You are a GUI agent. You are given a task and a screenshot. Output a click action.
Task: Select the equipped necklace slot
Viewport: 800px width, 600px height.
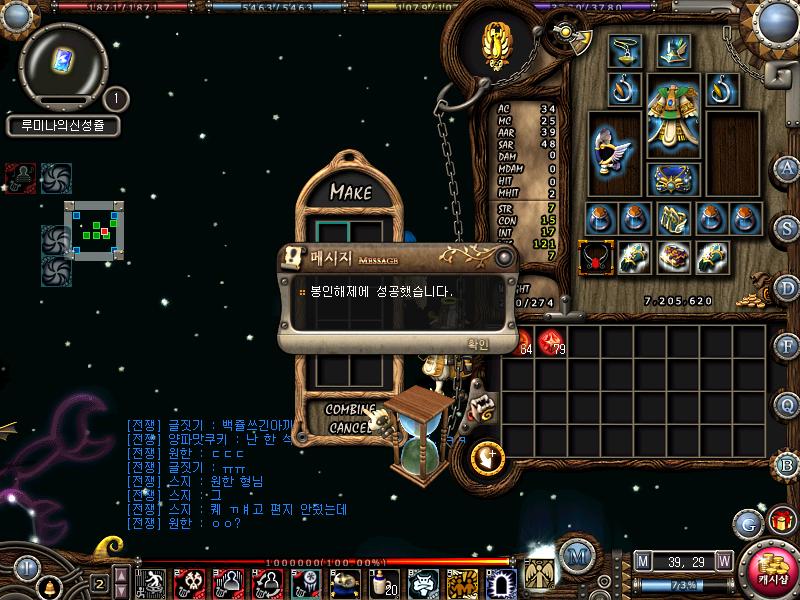pos(624,50)
